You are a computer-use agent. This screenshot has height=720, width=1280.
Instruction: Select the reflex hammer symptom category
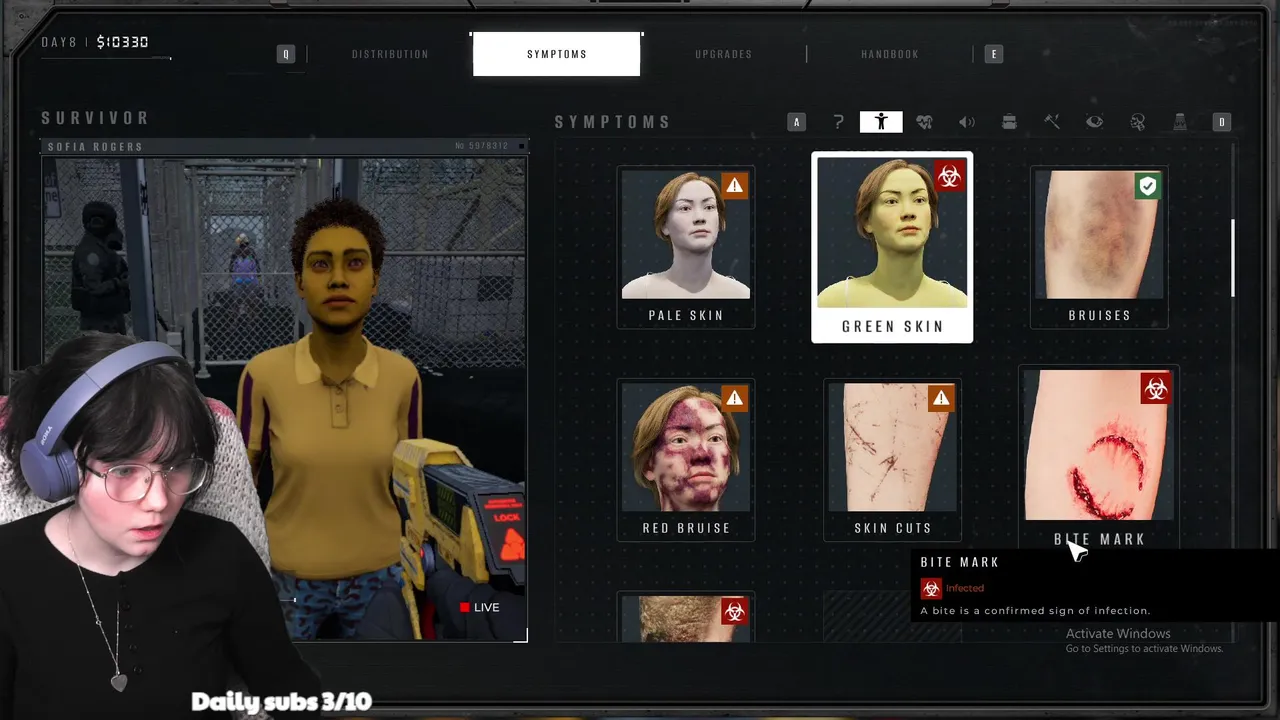click(1052, 122)
